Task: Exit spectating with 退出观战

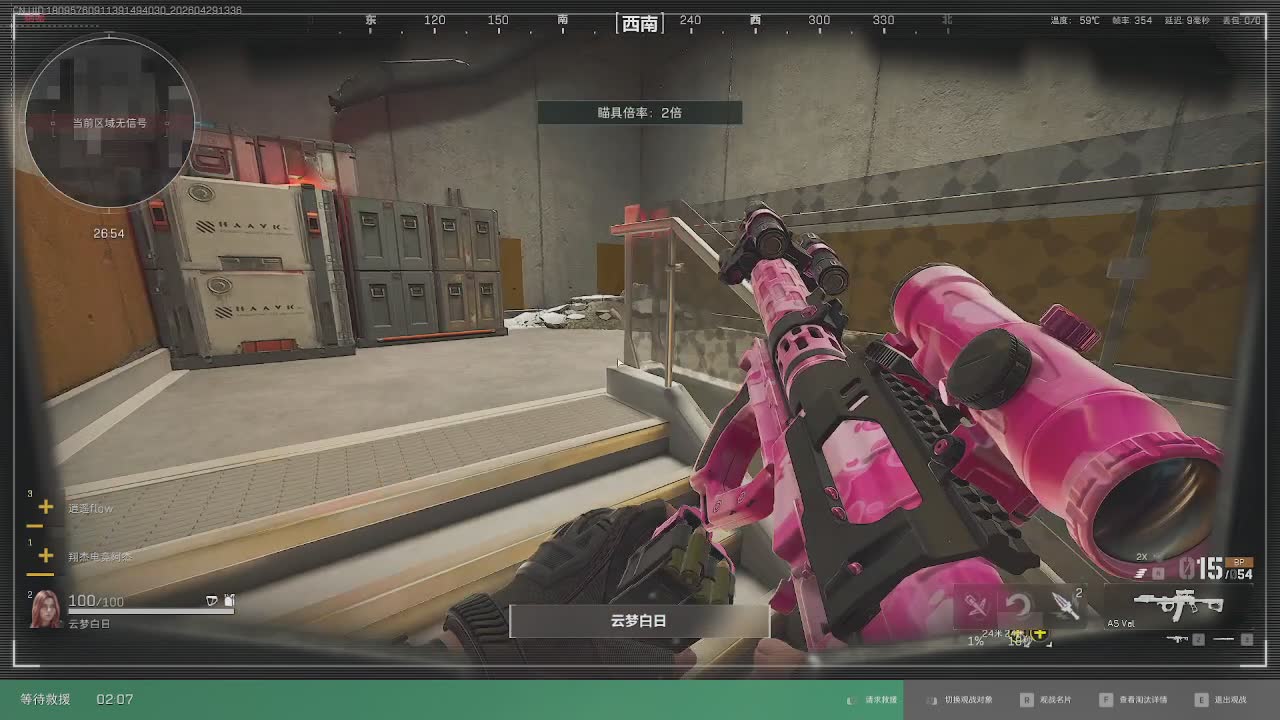Action: 1222,700
